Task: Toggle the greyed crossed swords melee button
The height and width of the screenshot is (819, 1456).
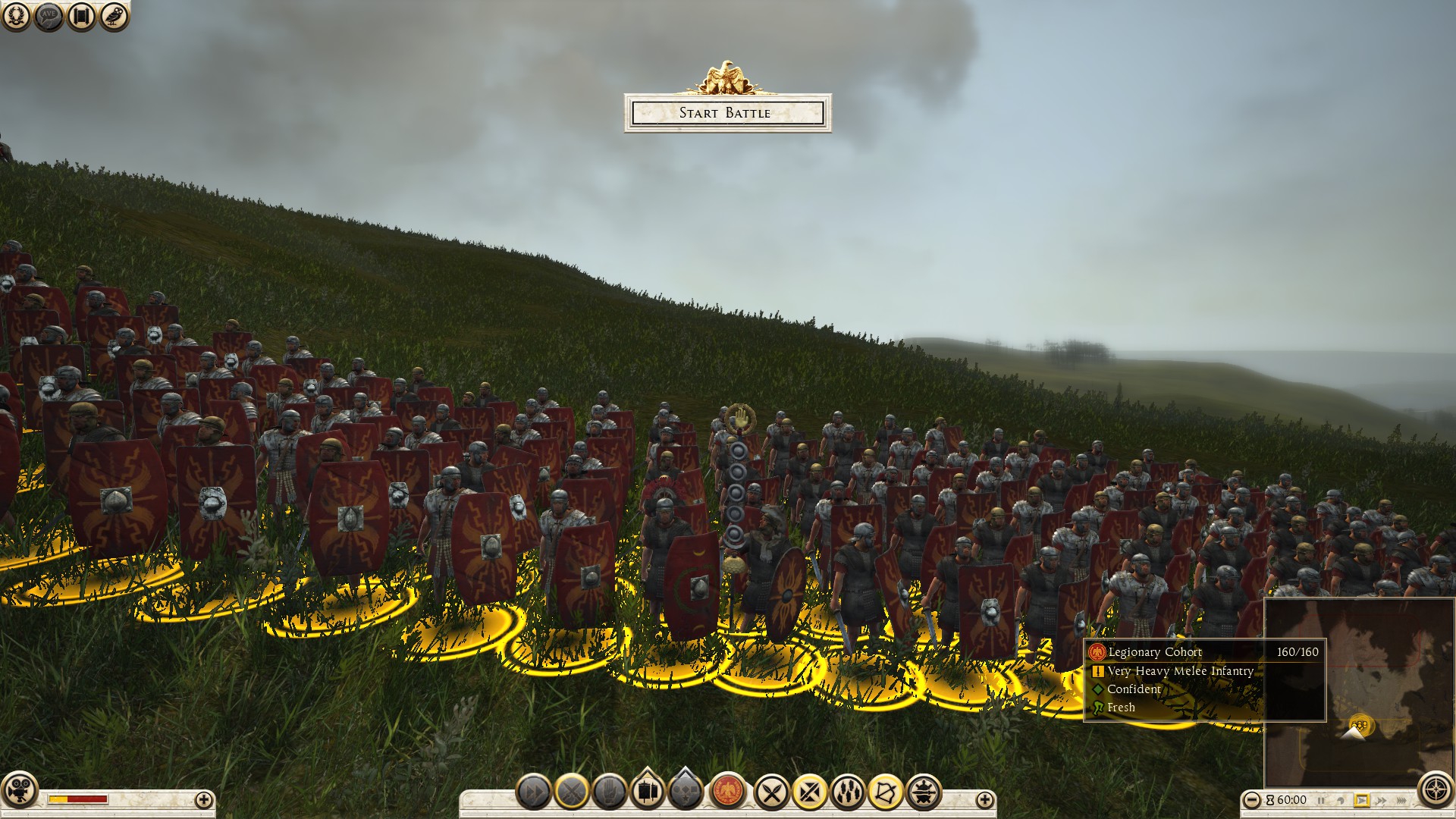Action: pos(572,792)
